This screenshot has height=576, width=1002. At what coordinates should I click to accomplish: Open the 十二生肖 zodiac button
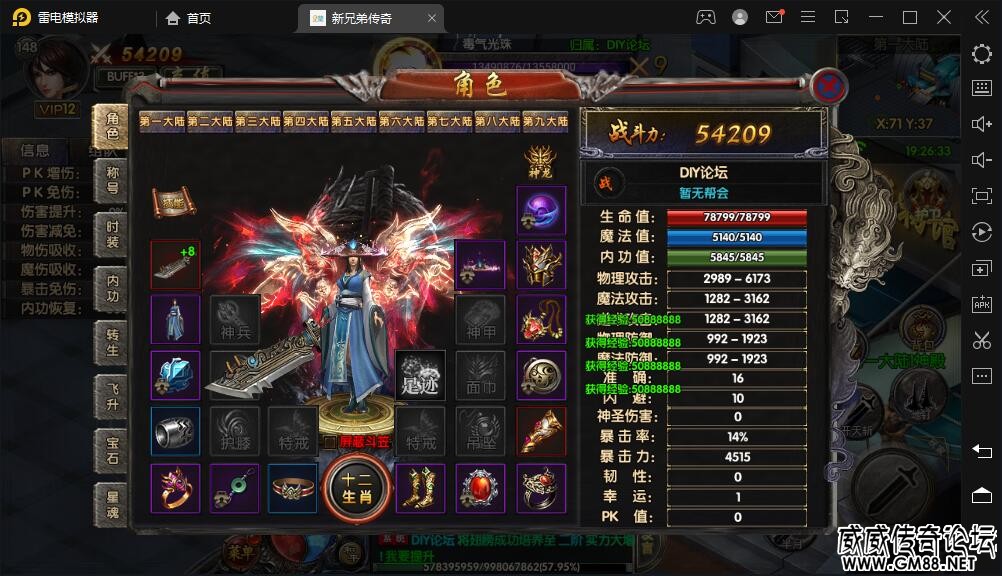pyautogui.click(x=355, y=487)
